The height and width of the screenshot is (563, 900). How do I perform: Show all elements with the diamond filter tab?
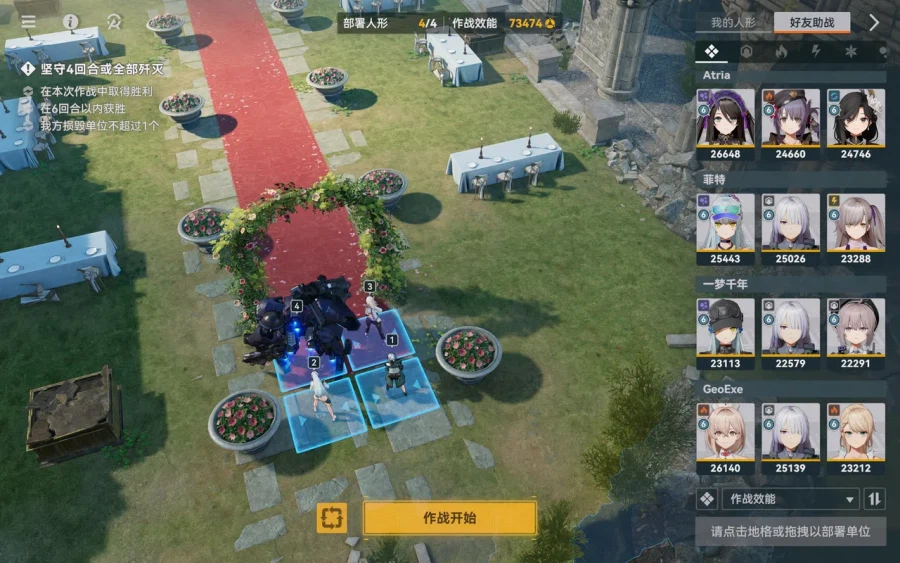(711, 51)
